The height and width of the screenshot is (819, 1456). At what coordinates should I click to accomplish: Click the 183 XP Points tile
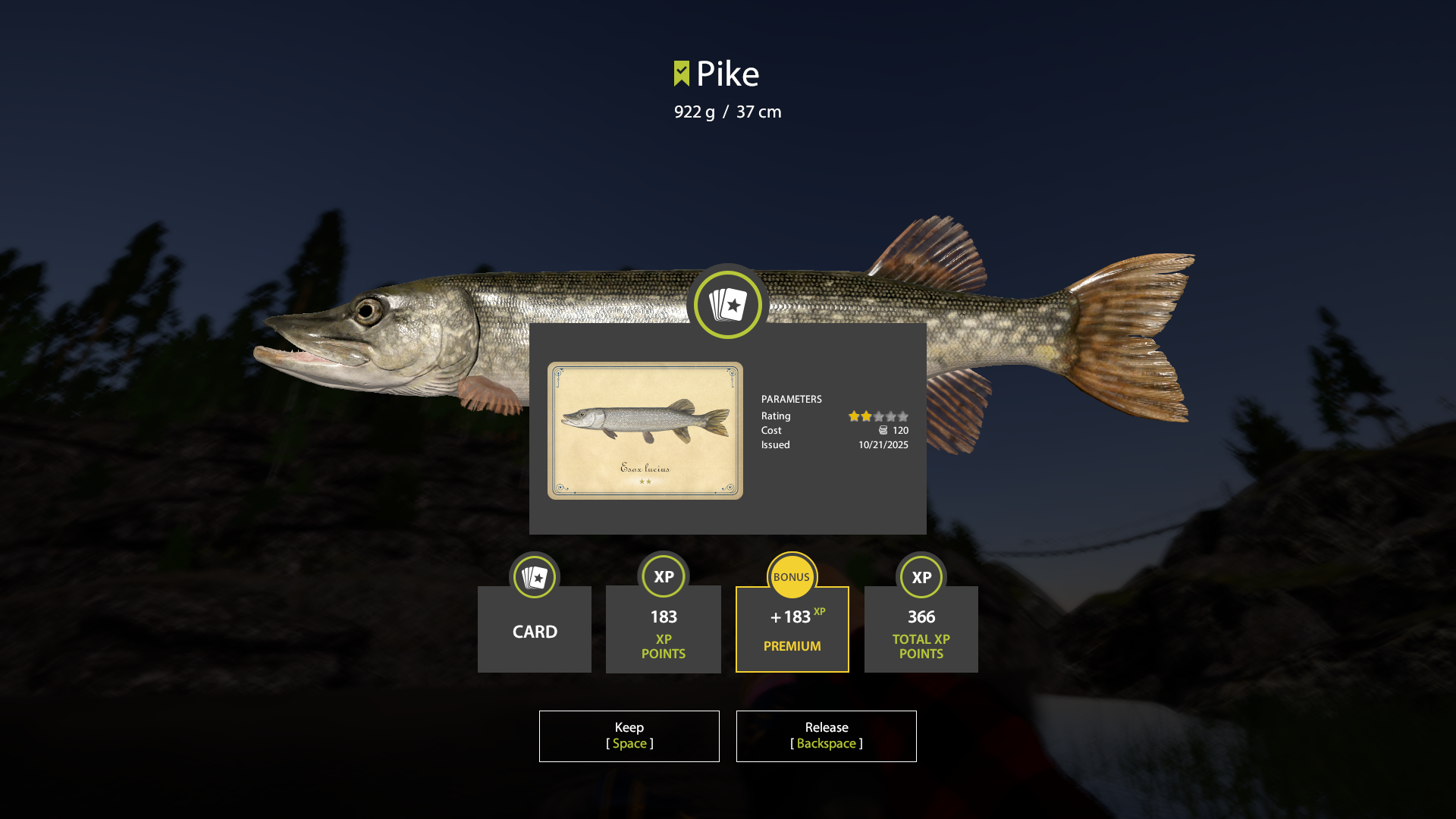tap(664, 629)
